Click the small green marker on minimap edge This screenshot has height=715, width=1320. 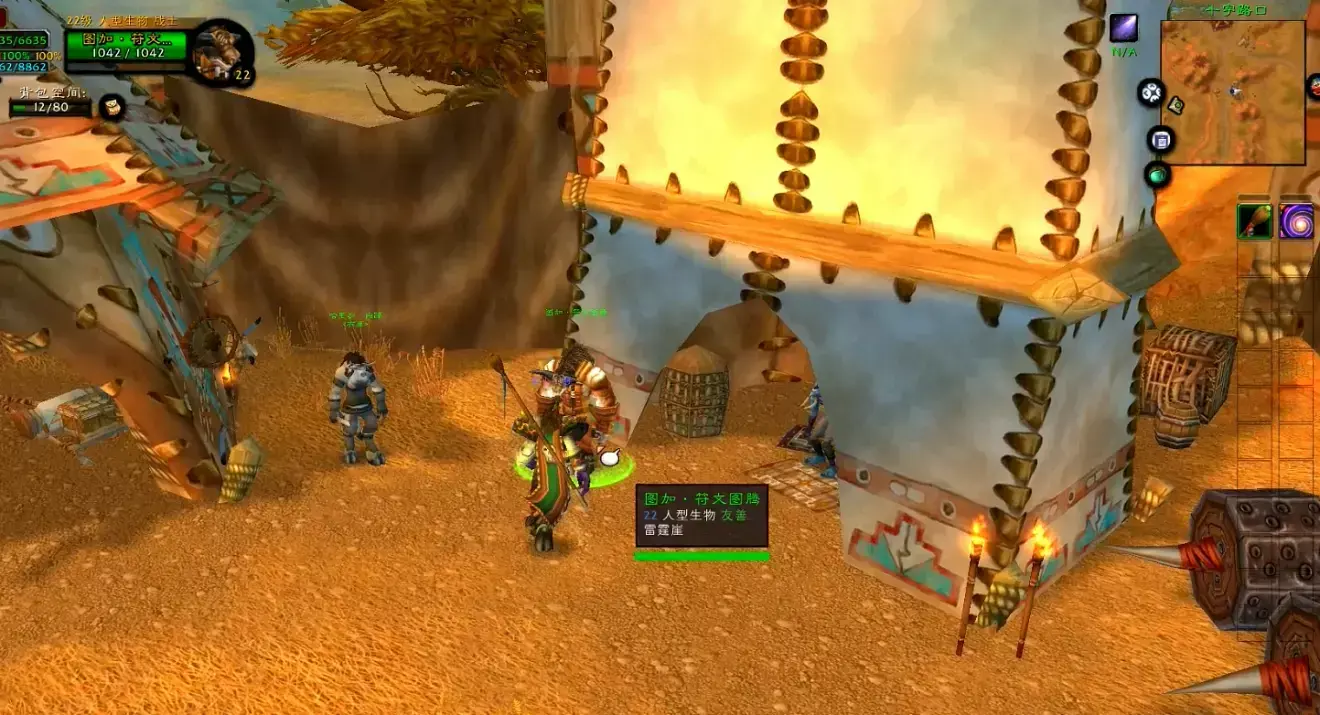pos(1176,105)
